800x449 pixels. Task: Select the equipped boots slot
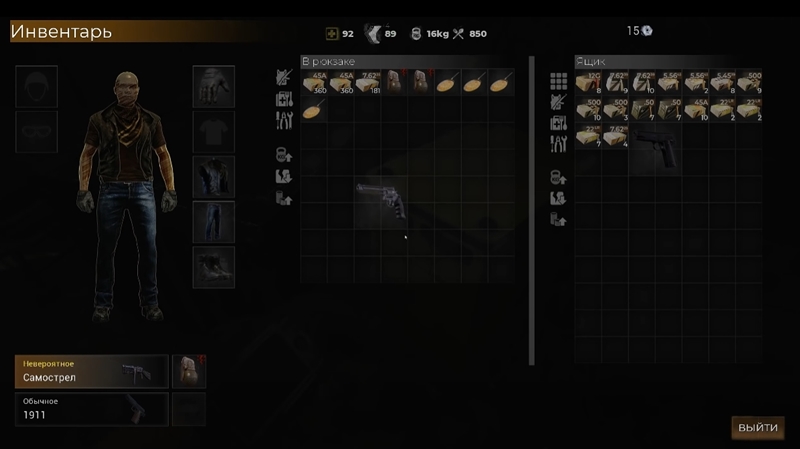point(213,266)
